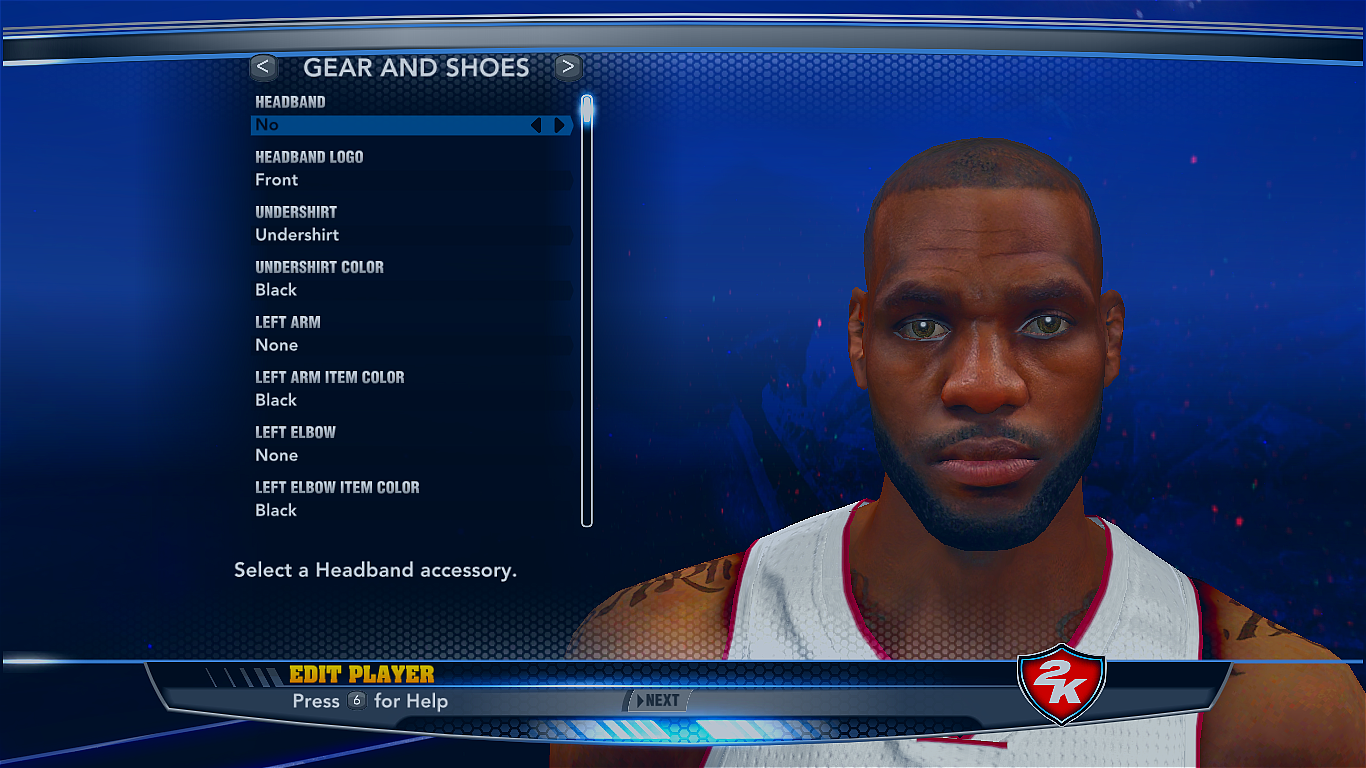
Task: Click the GEAR AND SHOES title
Action: click(417, 67)
